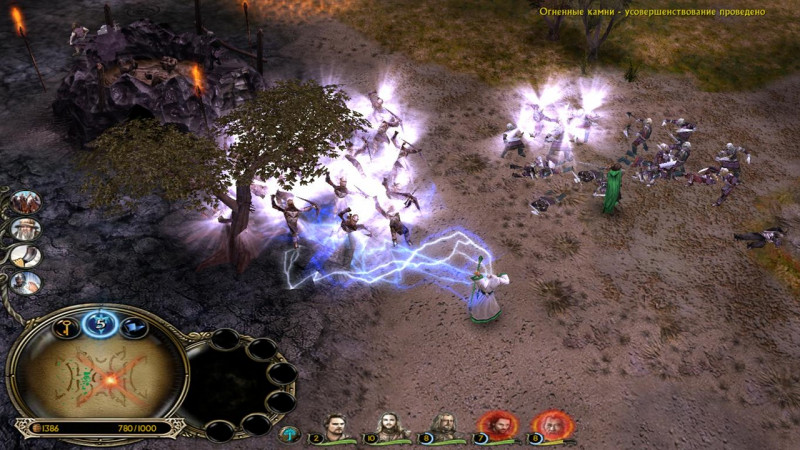The width and height of the screenshot is (800, 450).
Task: Activate the horsemen summon power icon
Action: click(x=26, y=203)
